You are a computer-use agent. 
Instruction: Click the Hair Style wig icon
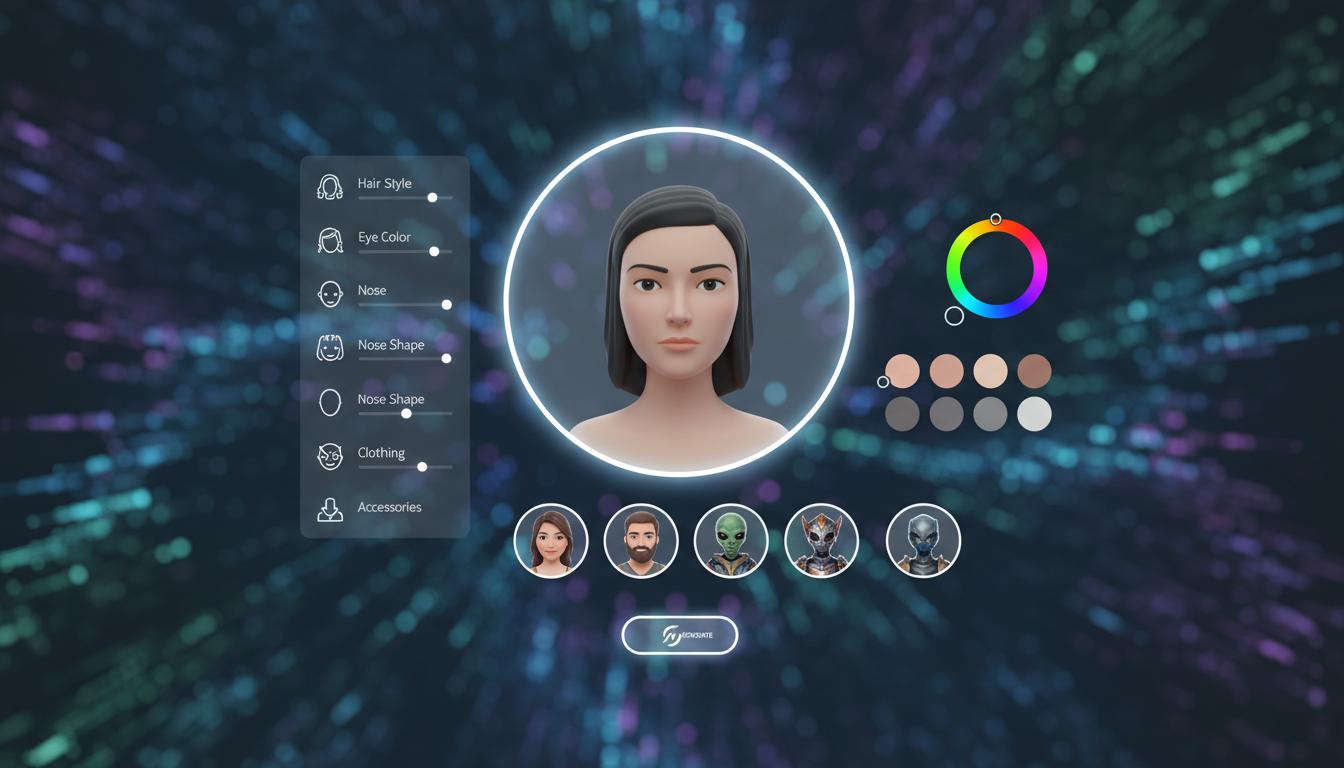point(330,187)
